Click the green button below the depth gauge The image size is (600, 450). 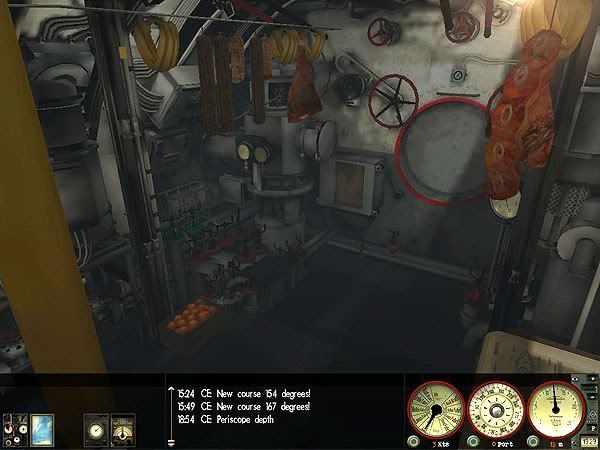click(531, 441)
